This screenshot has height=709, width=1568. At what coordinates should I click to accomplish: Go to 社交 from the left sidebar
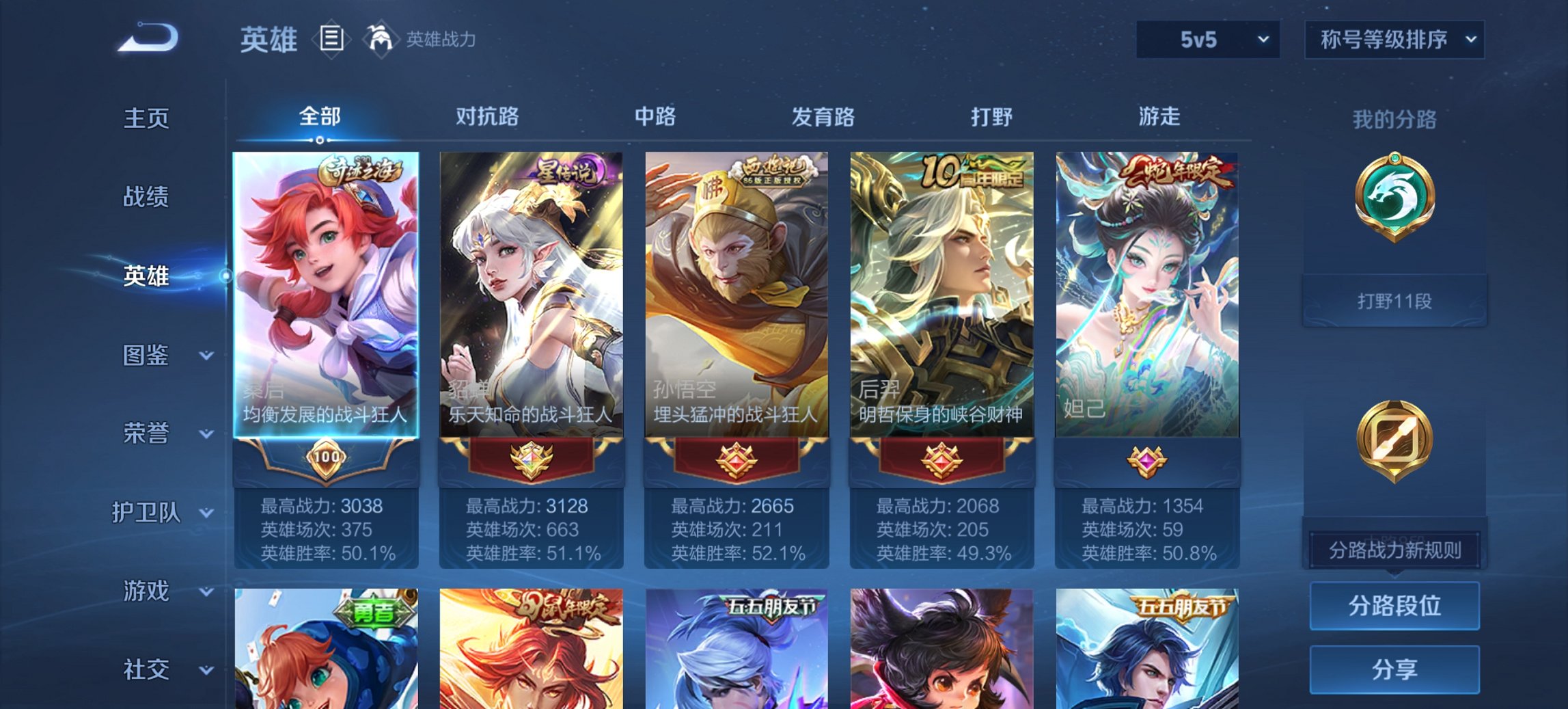pos(144,671)
